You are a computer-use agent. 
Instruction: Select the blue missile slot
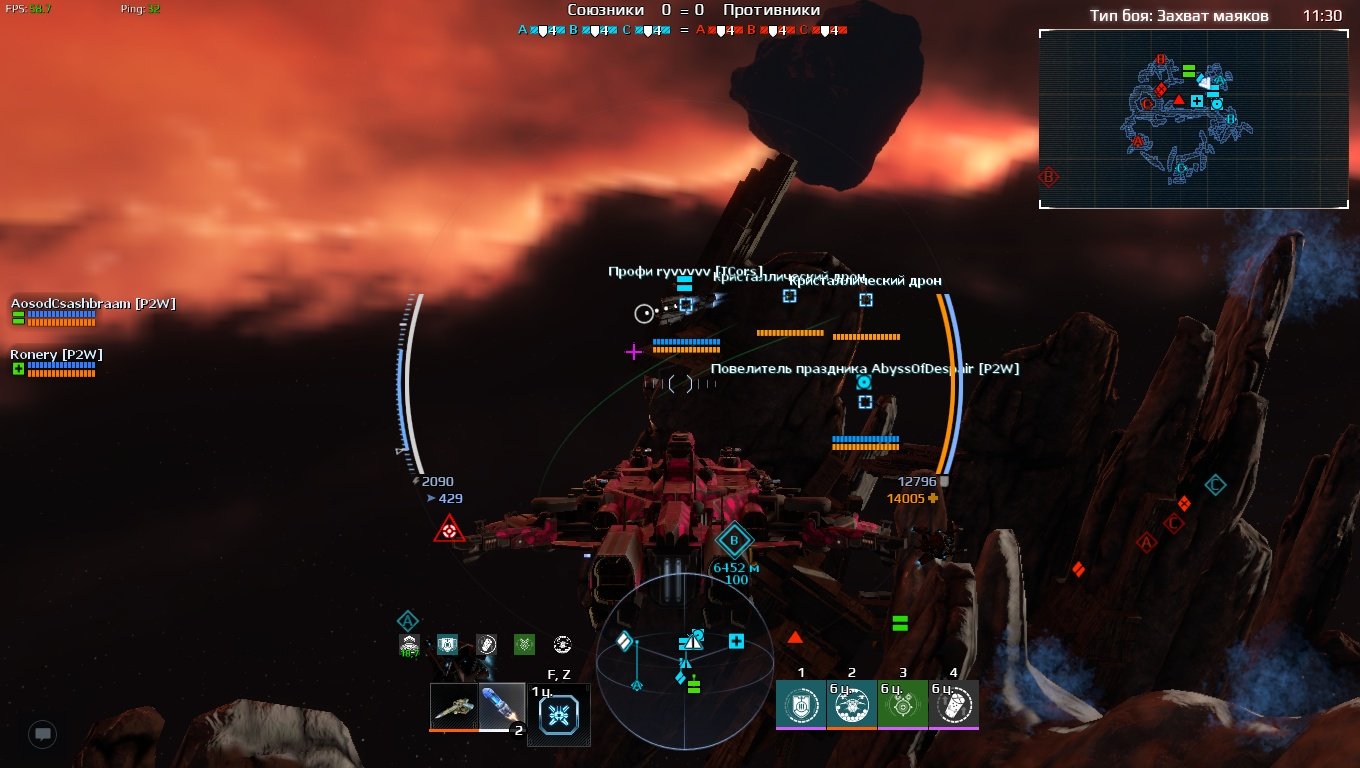pos(501,707)
